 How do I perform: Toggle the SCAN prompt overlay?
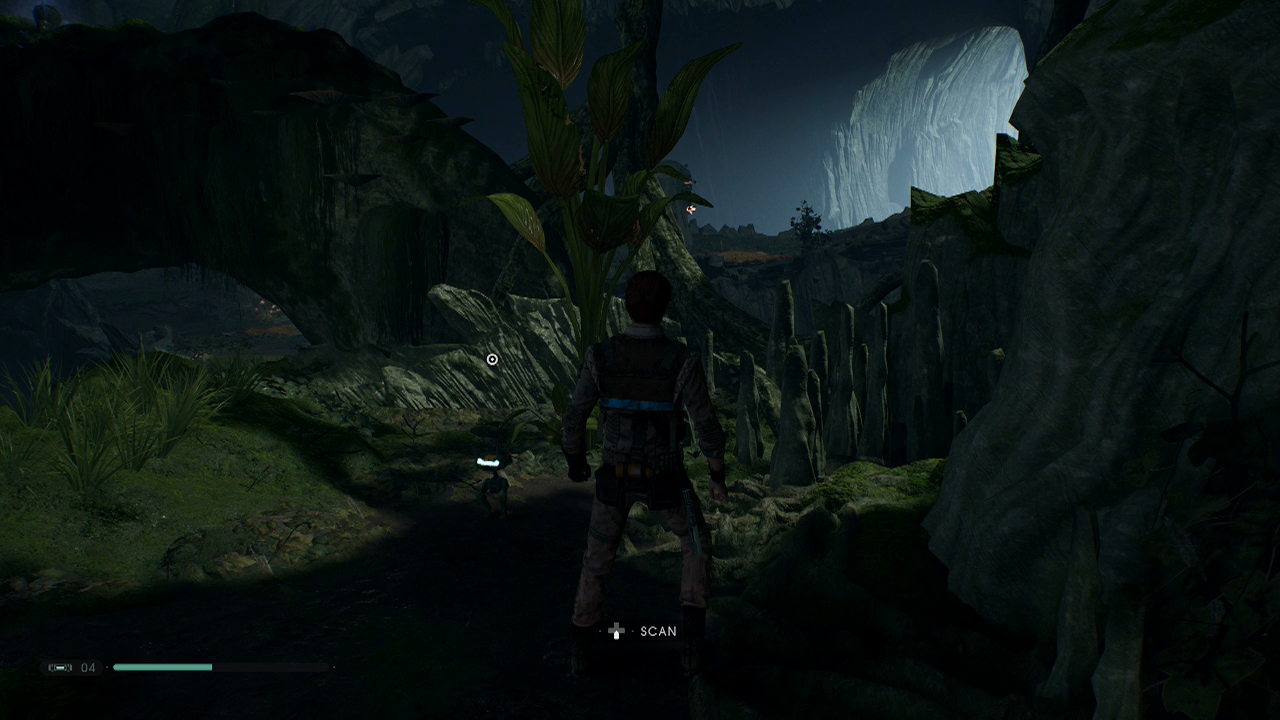pos(640,630)
